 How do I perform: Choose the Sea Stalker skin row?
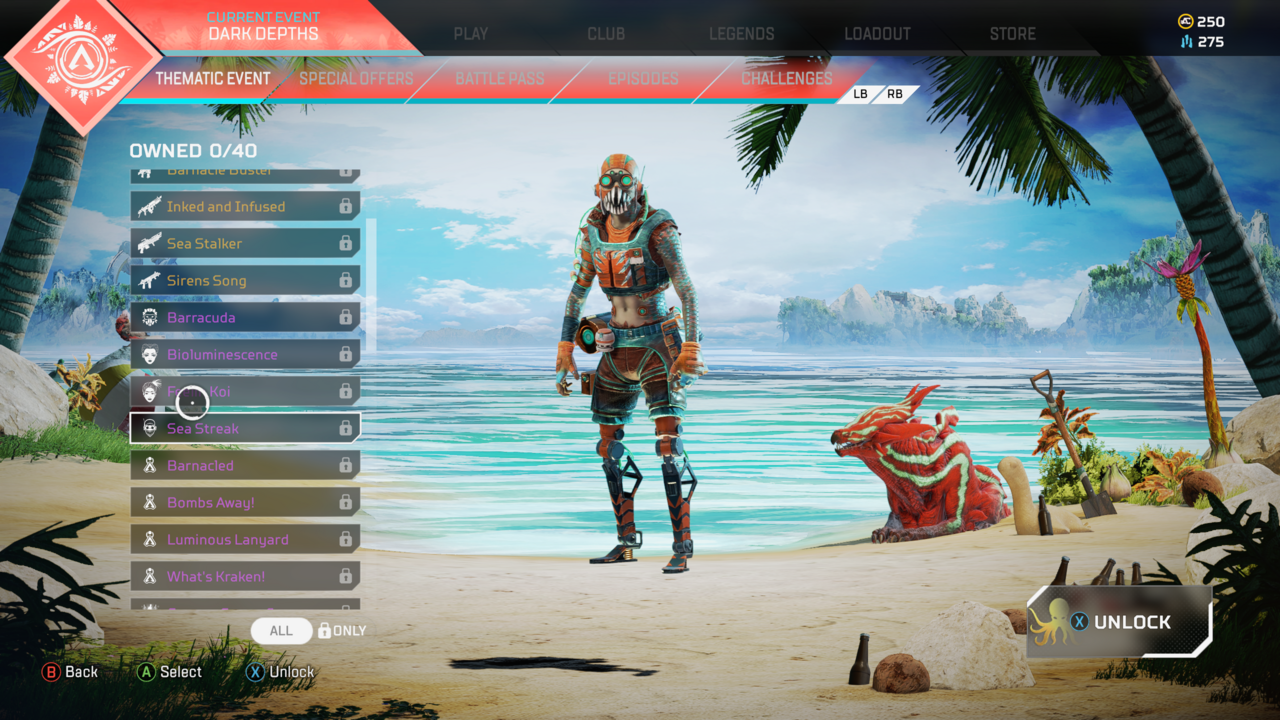[245, 244]
